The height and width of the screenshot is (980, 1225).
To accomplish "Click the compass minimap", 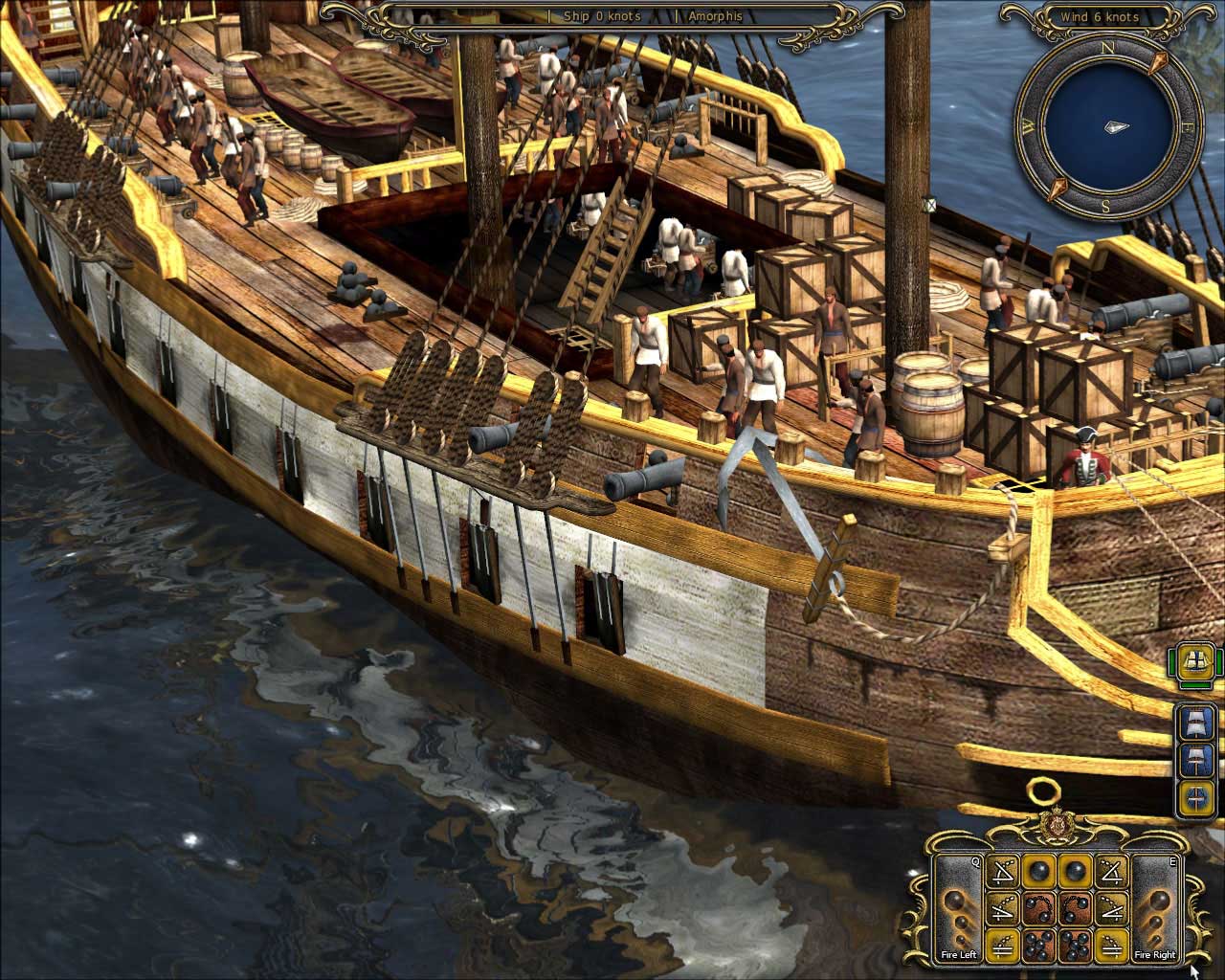I will coord(1109,127).
